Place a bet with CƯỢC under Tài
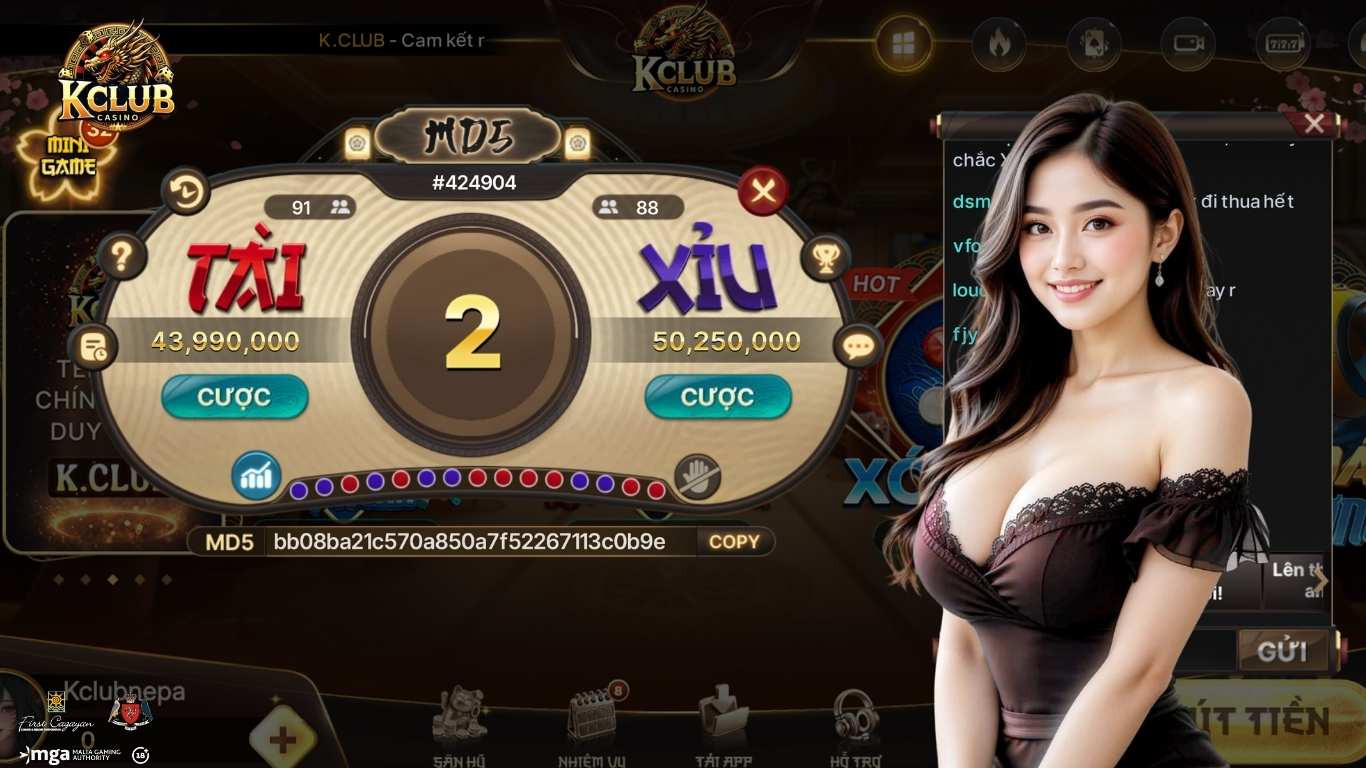 tap(235, 397)
